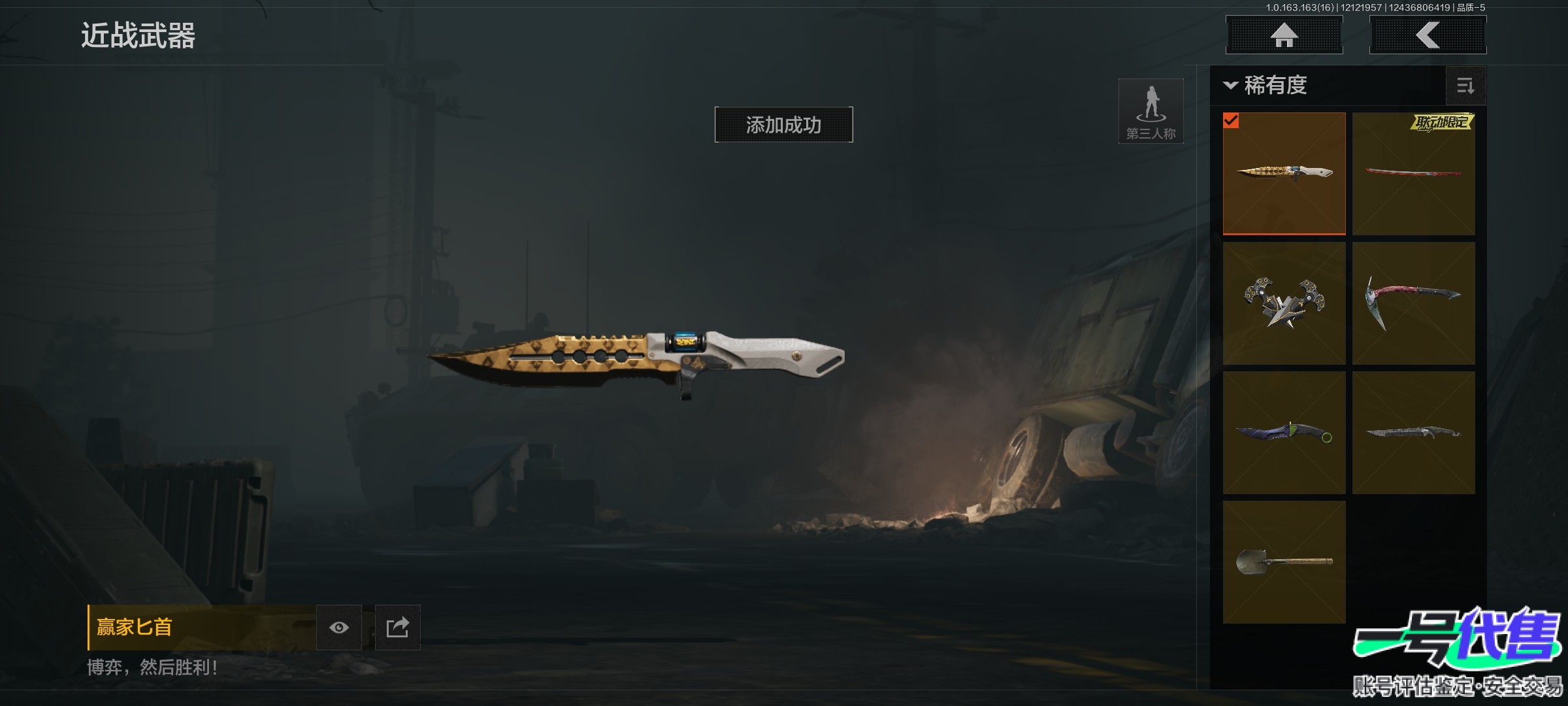Toggle the eye preview icon

(339, 628)
